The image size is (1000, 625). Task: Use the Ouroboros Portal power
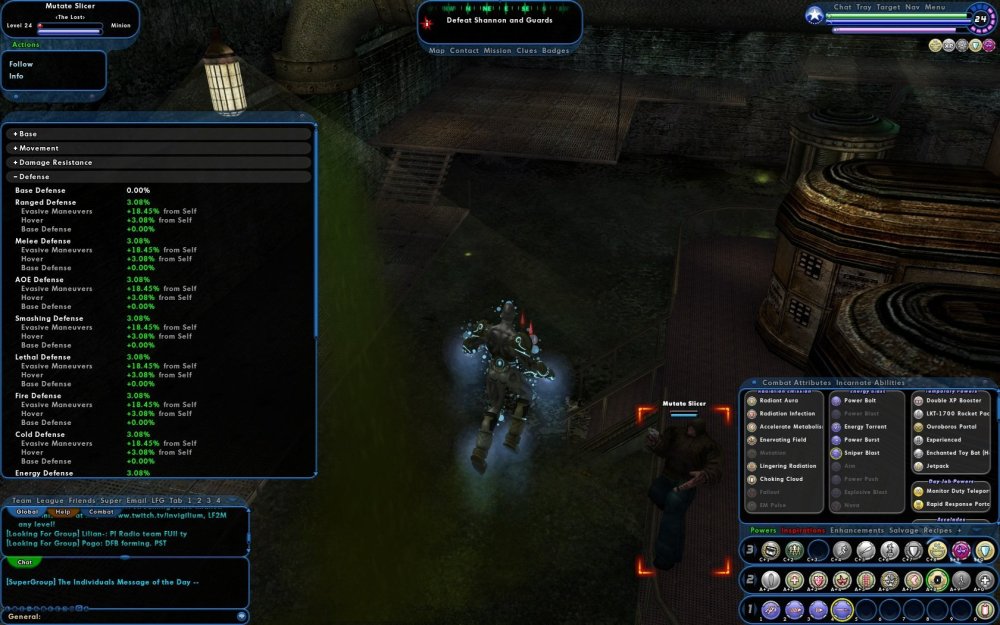pyautogui.click(x=950, y=426)
